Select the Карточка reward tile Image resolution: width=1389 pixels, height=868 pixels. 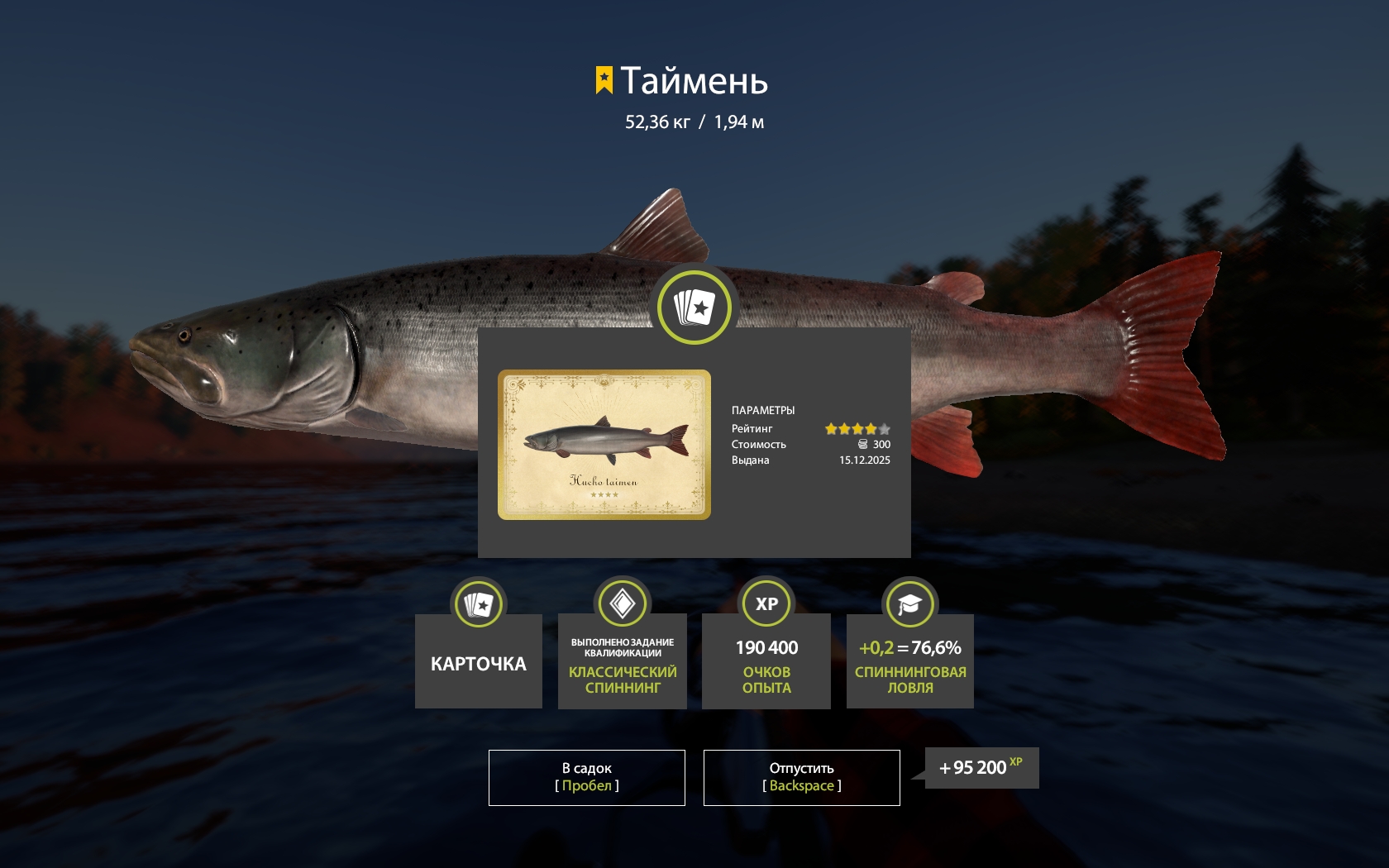coord(478,661)
